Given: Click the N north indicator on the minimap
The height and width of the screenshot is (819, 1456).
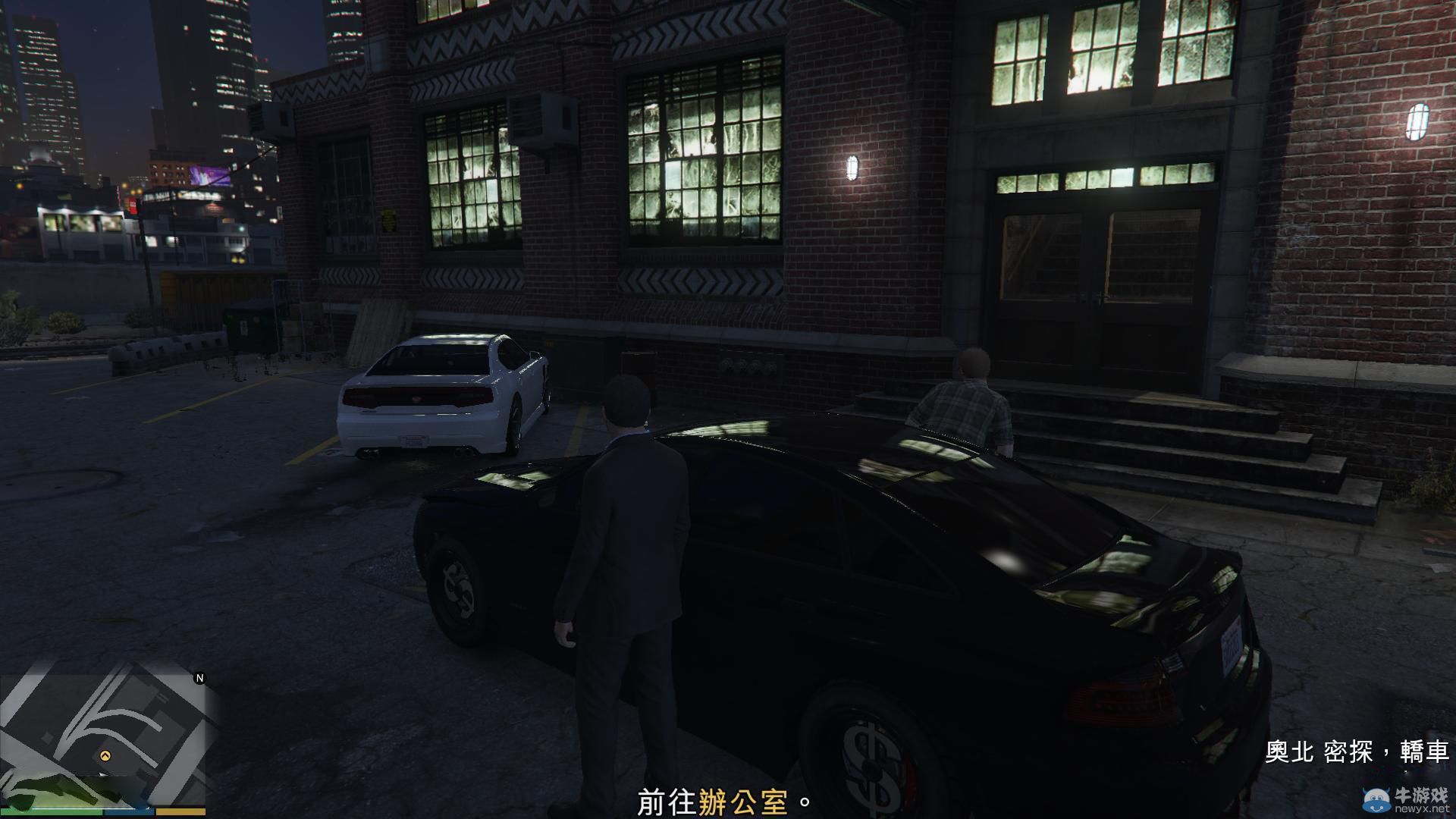Looking at the screenshot, I should point(199,676).
